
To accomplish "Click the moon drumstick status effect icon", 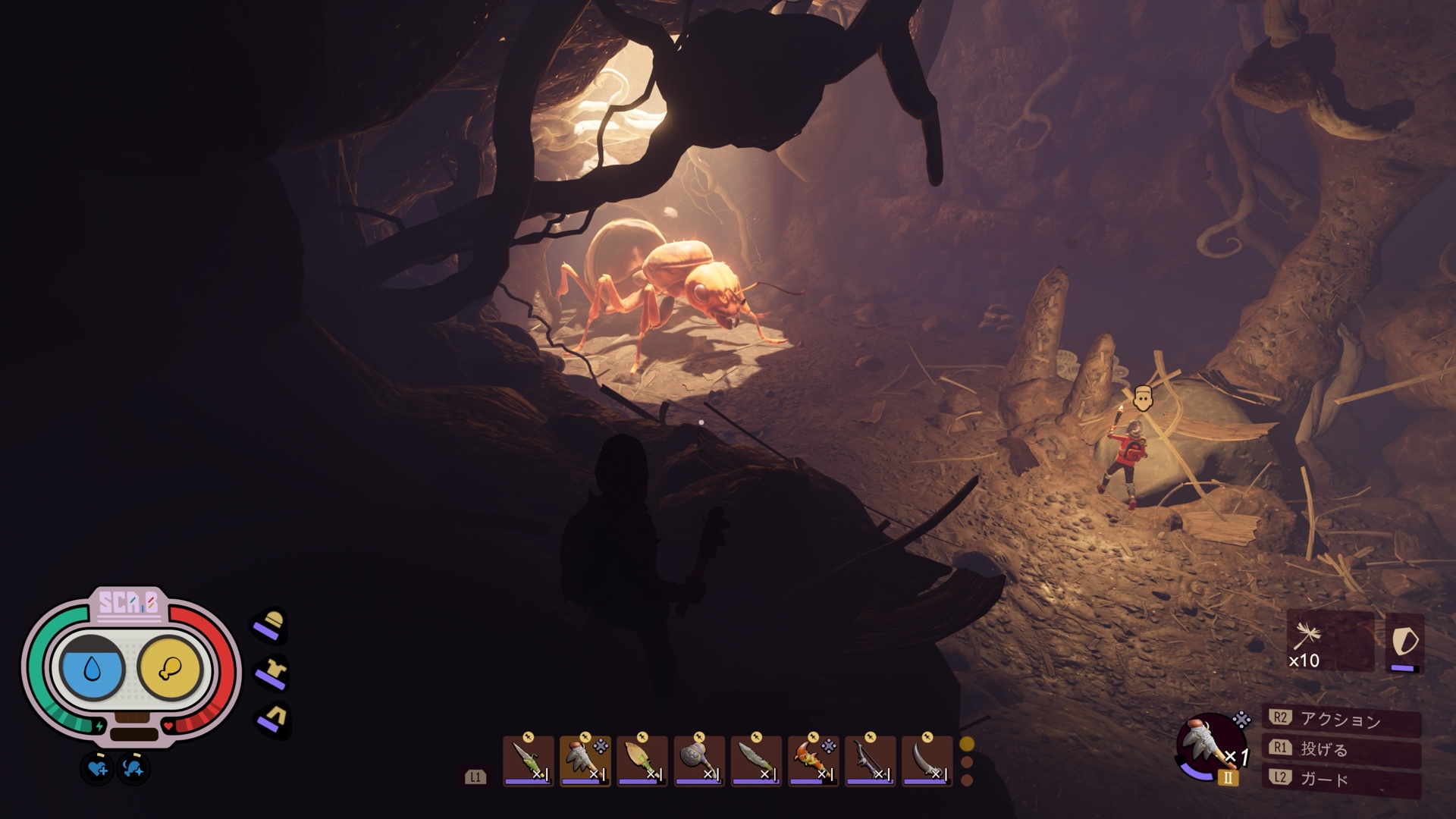I will pos(135,769).
